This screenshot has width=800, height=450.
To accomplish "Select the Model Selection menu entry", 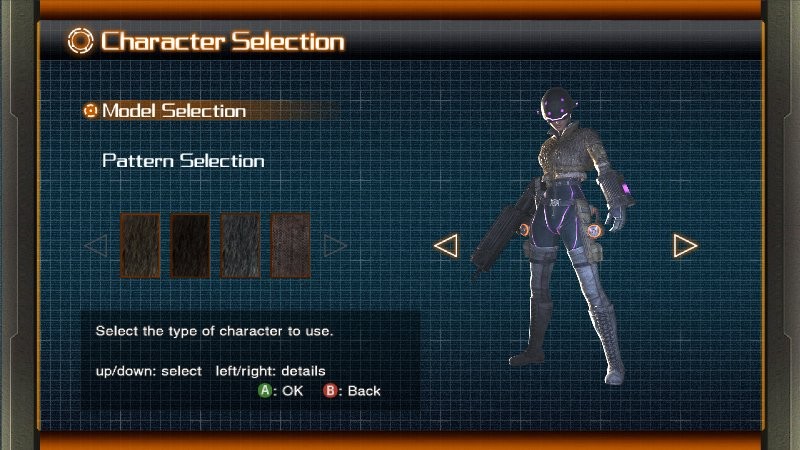I will coord(173,111).
